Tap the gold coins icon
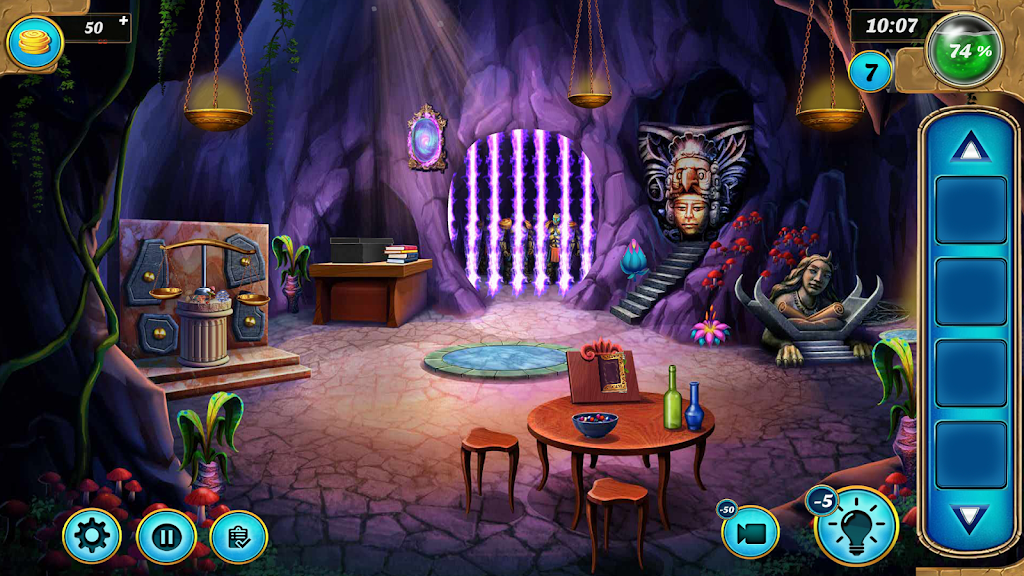 pos(35,42)
